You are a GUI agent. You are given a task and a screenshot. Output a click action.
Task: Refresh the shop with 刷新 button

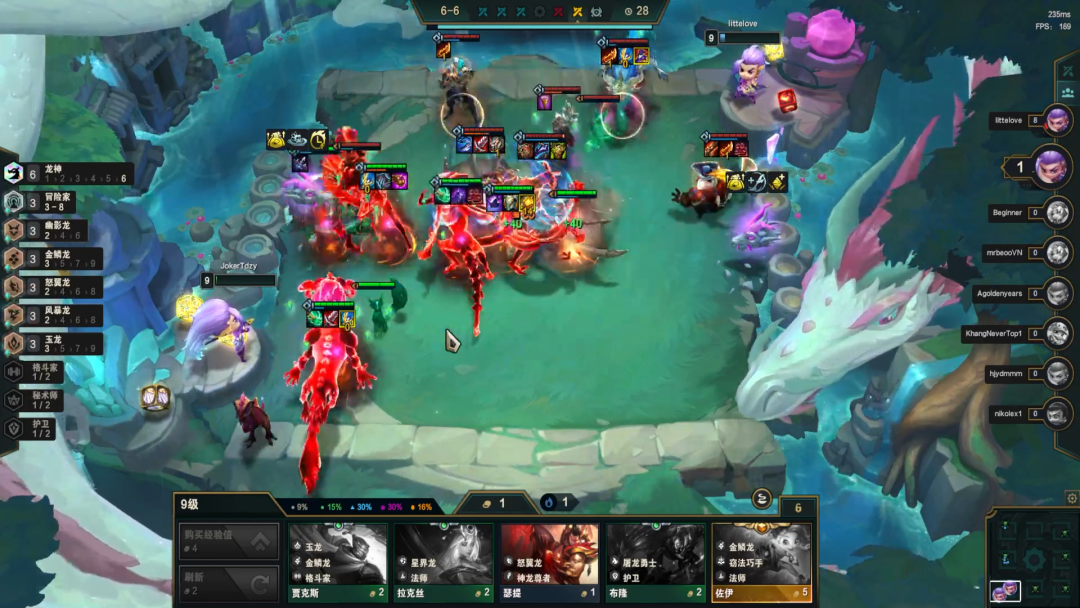pos(229,583)
